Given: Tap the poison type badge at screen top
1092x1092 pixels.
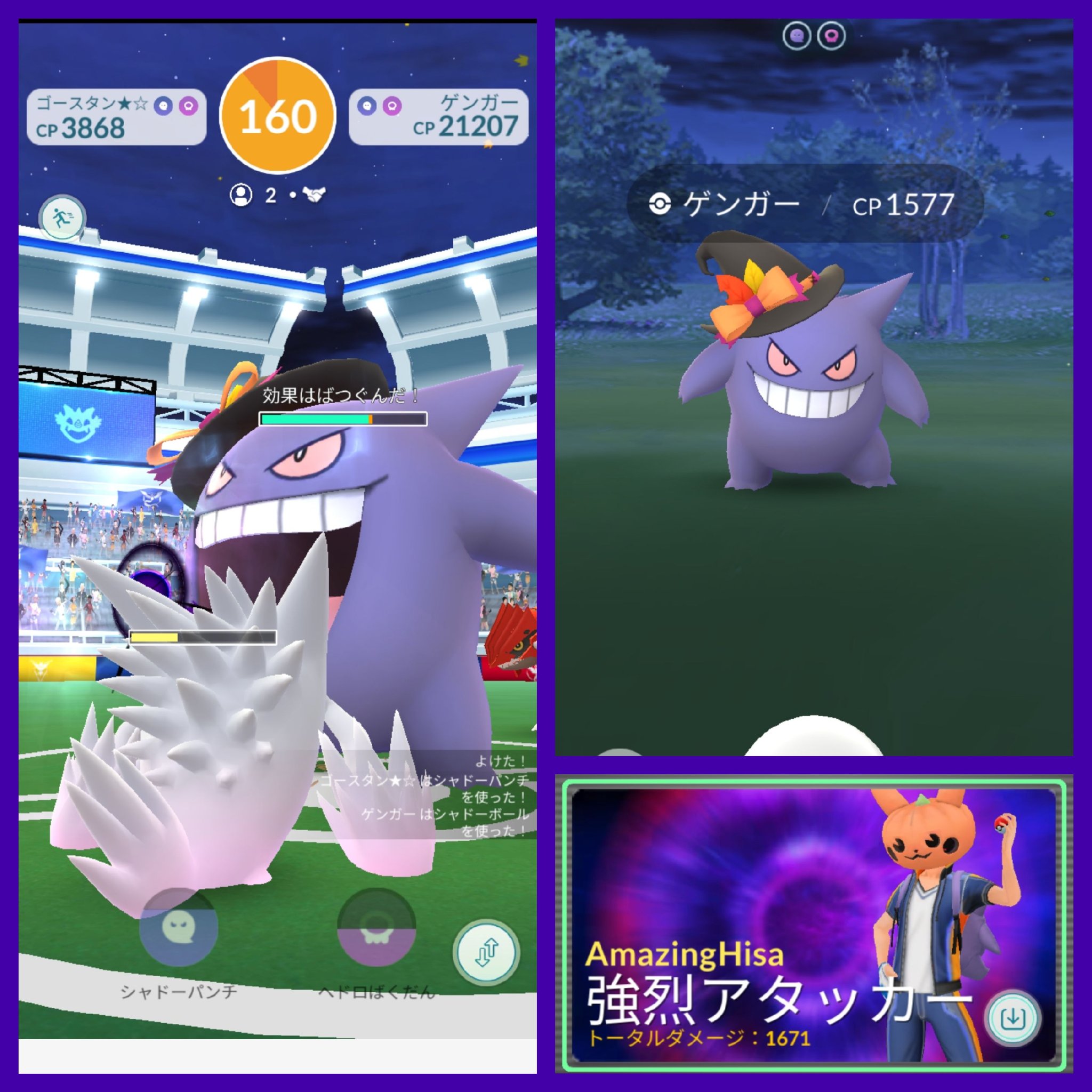Looking at the screenshot, I should (830, 34).
